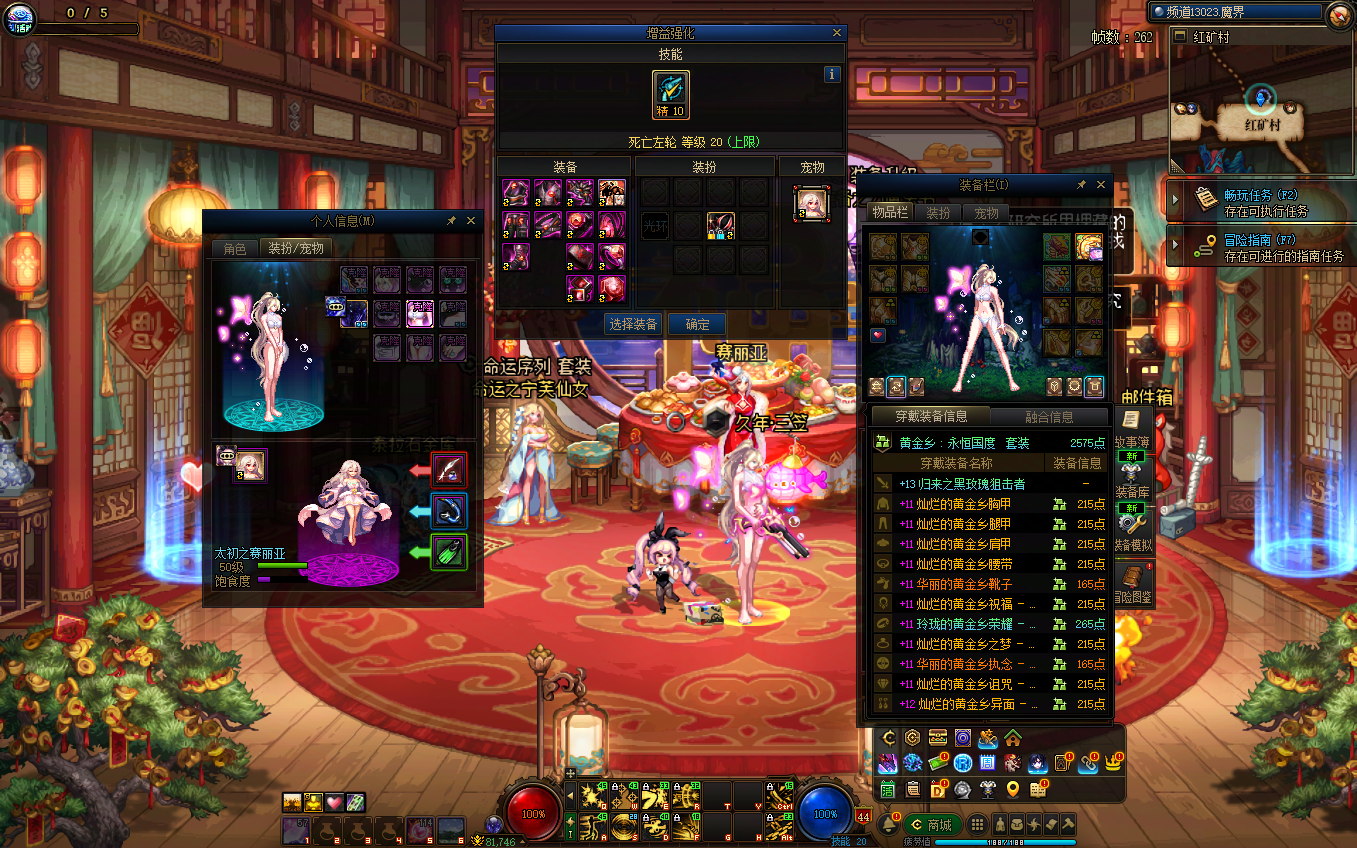The height and width of the screenshot is (848, 1357).
Task: Switch to the 角色 tab
Action: [234, 249]
